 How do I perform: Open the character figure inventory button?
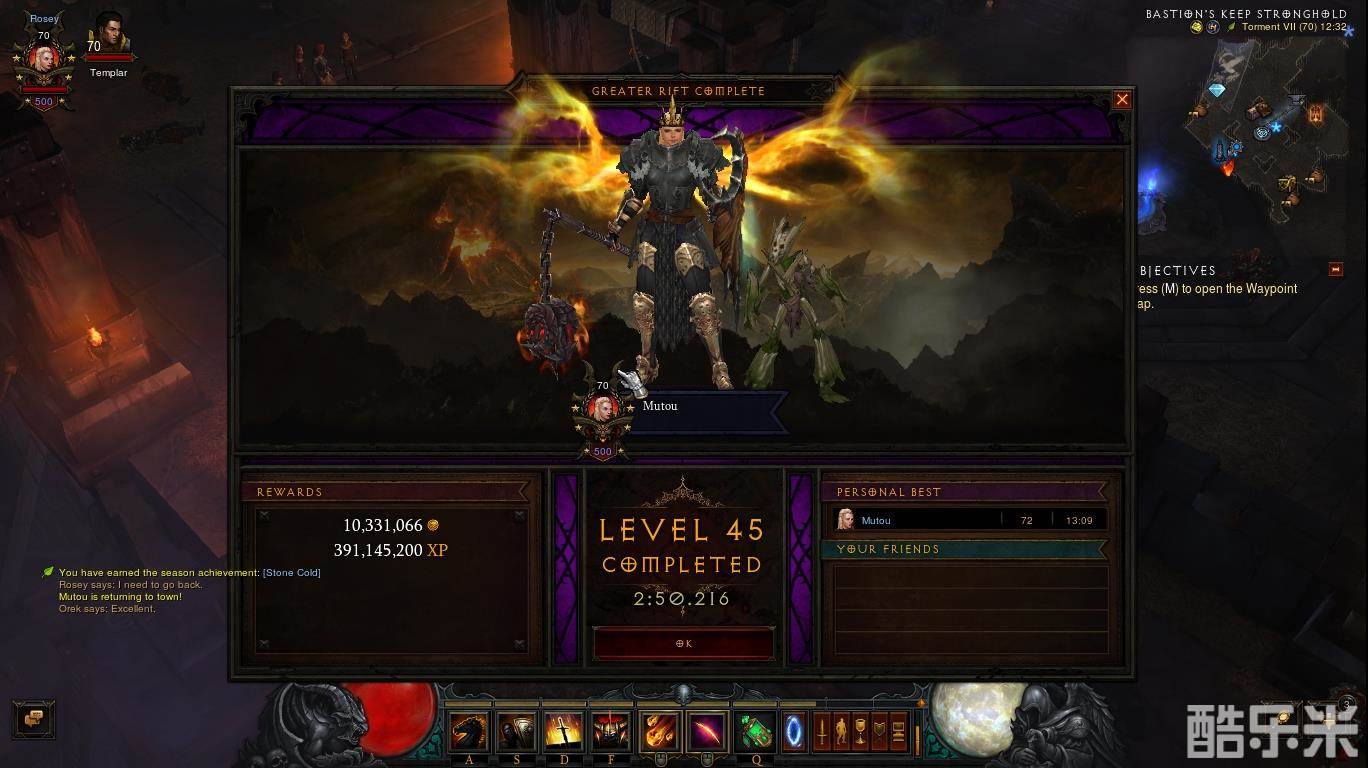pyautogui.click(x=842, y=731)
